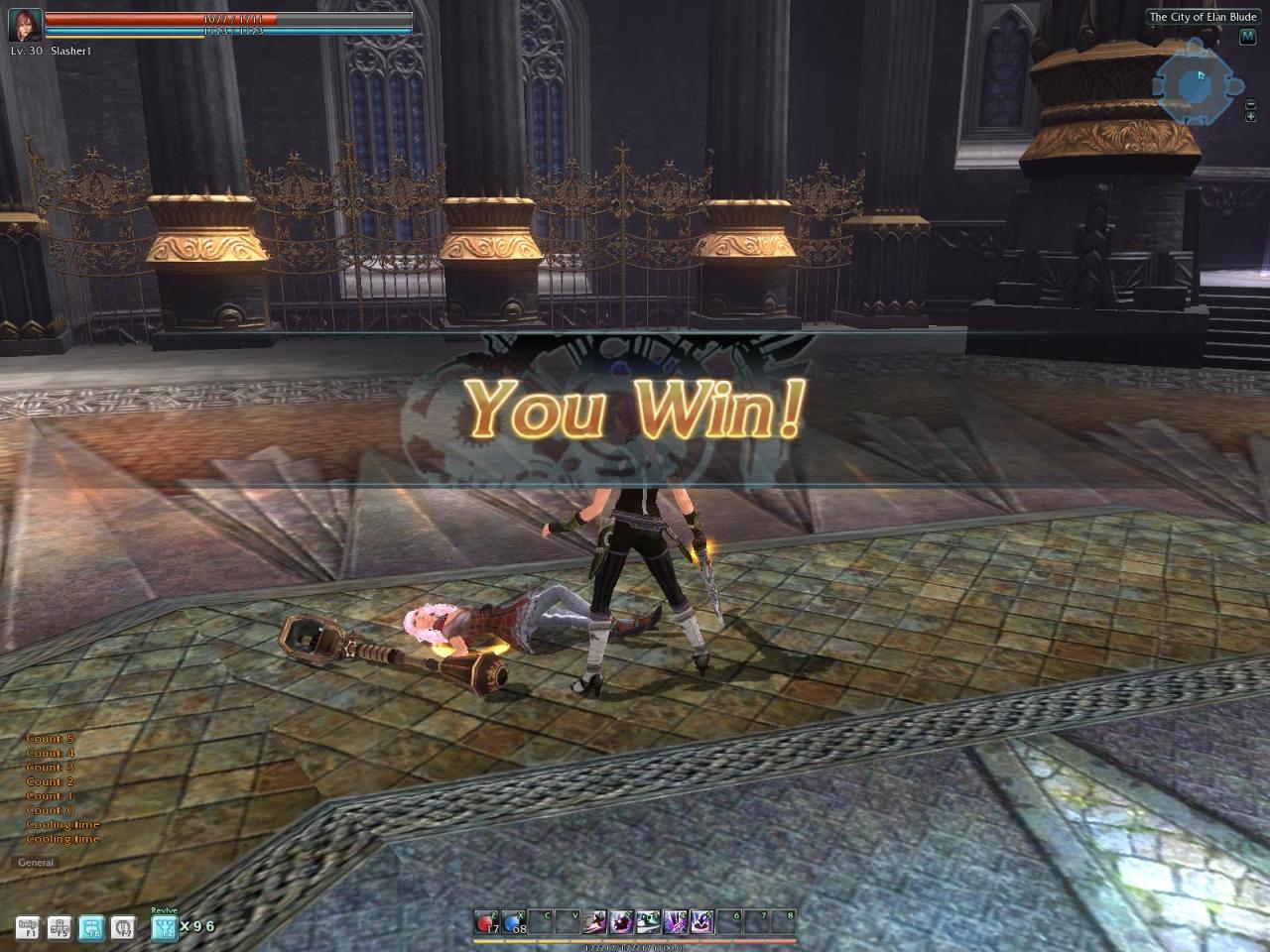1270x952 pixels.
Task: Click the F7 menu button
Action: pyautogui.click(x=123, y=928)
